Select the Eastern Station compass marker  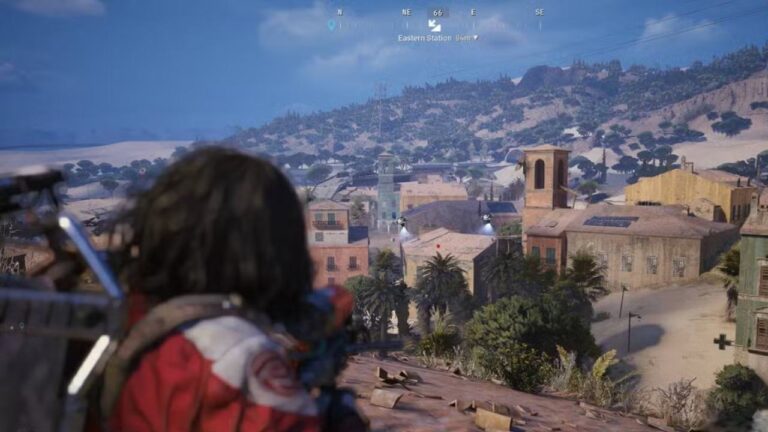[434, 25]
